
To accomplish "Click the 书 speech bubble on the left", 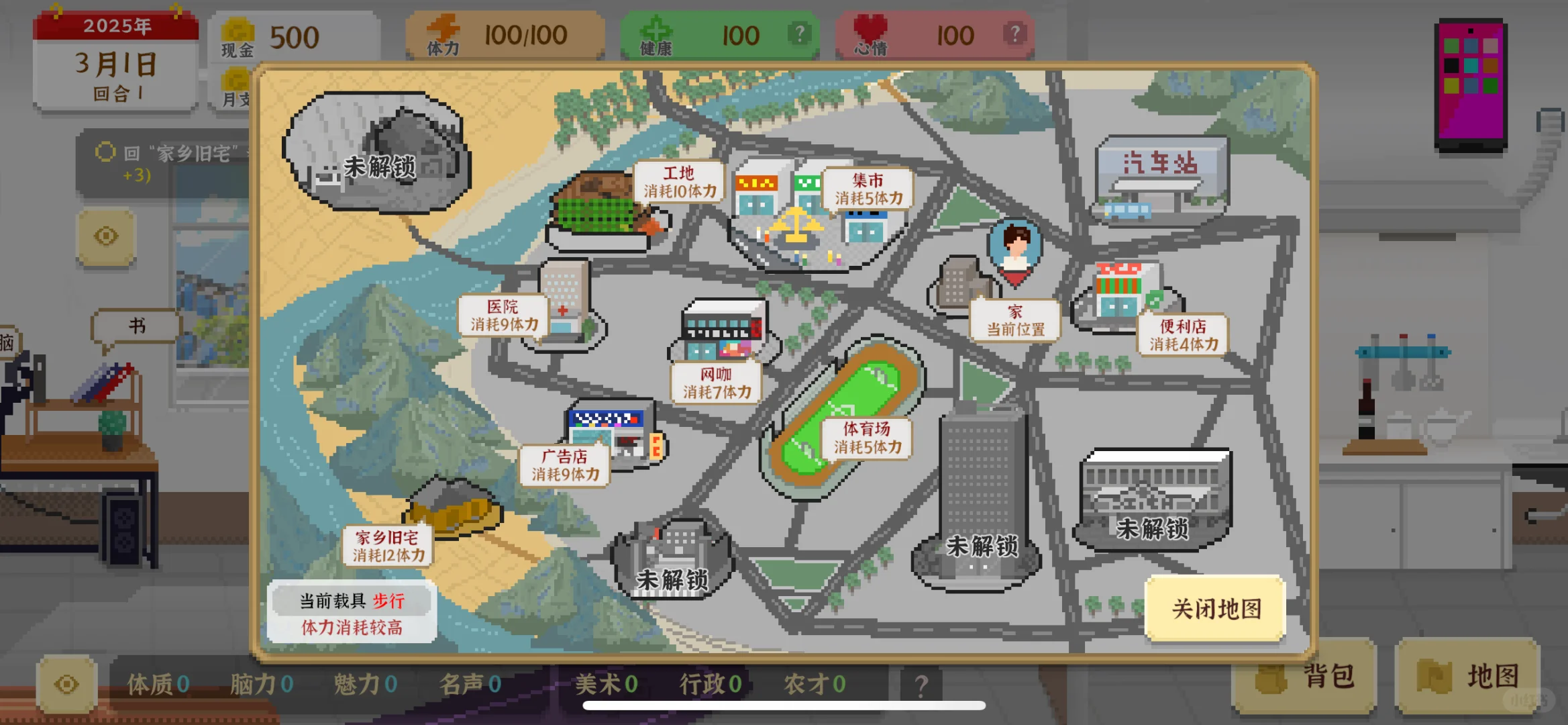I will tap(137, 324).
